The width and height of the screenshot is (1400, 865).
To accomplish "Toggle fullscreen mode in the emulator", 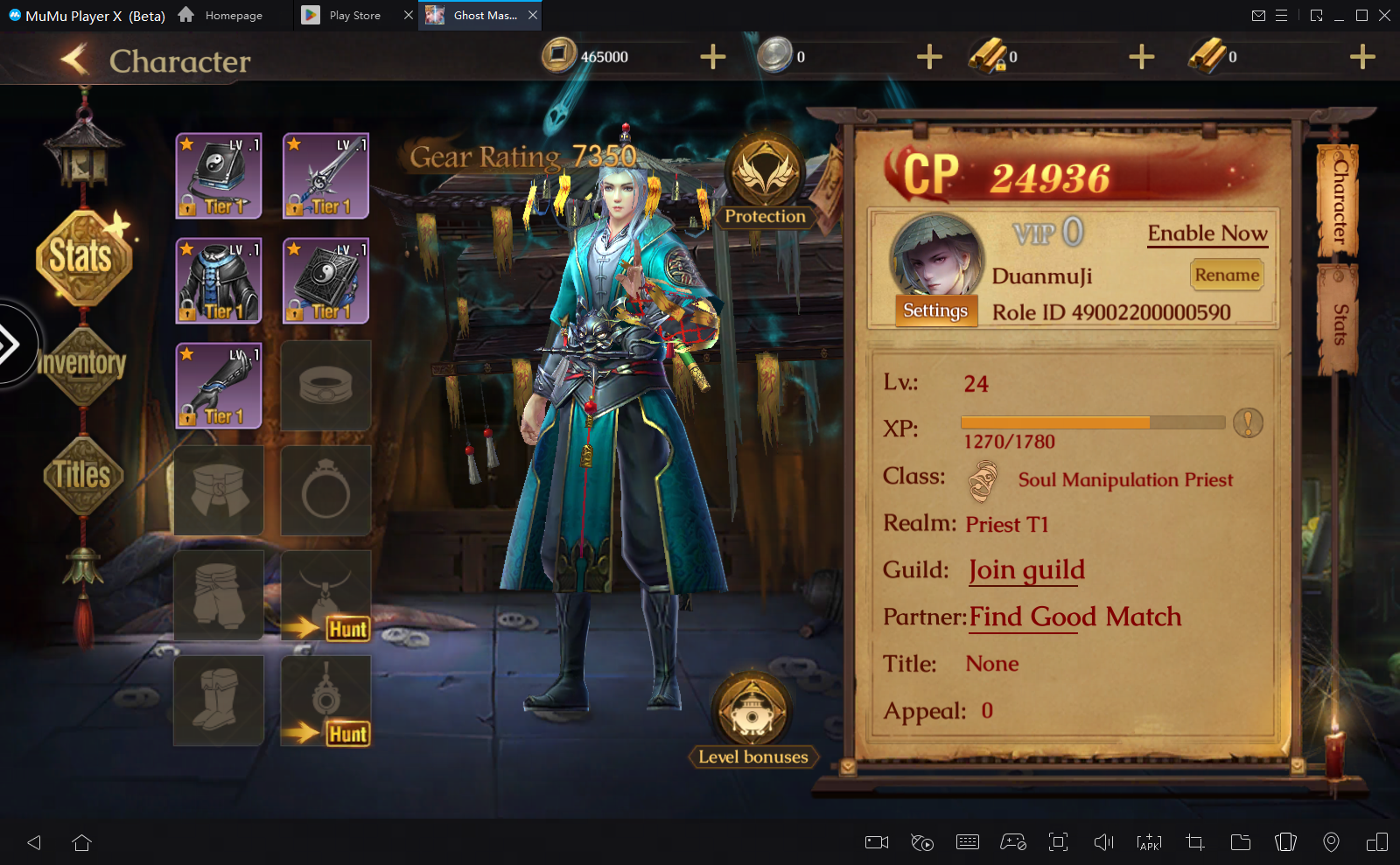I will point(1058,842).
